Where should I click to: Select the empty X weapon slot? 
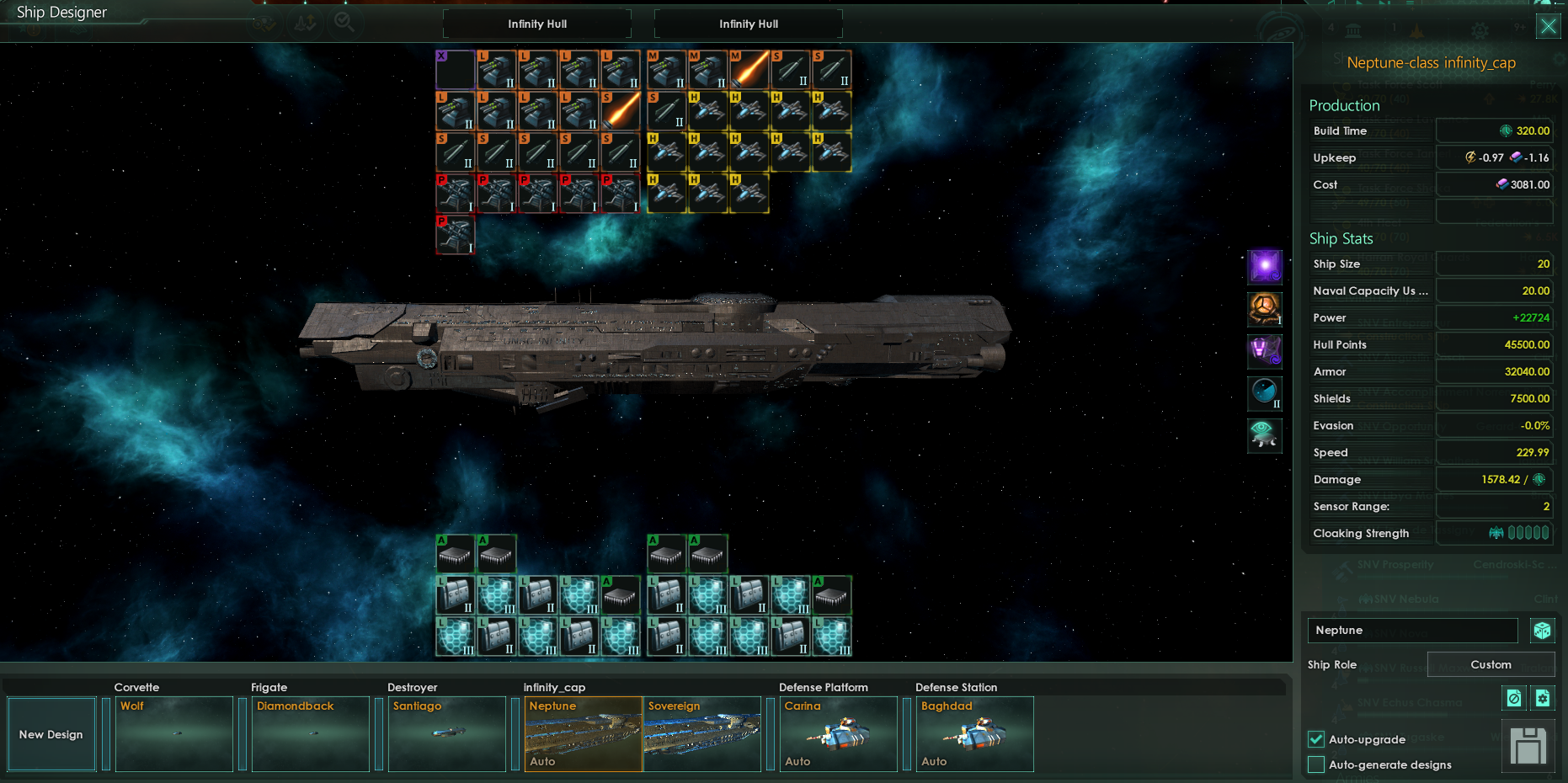456,69
